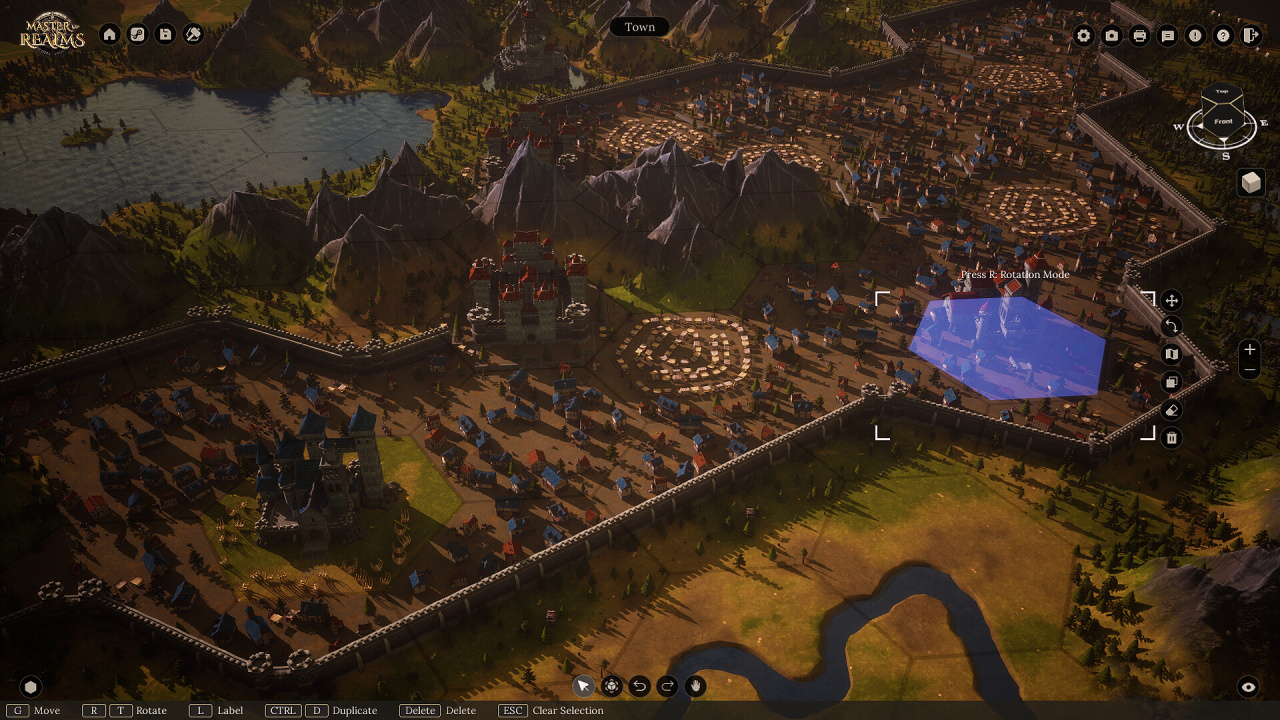The height and width of the screenshot is (720, 1280).
Task: Click the printer export icon
Action: tap(1139, 36)
